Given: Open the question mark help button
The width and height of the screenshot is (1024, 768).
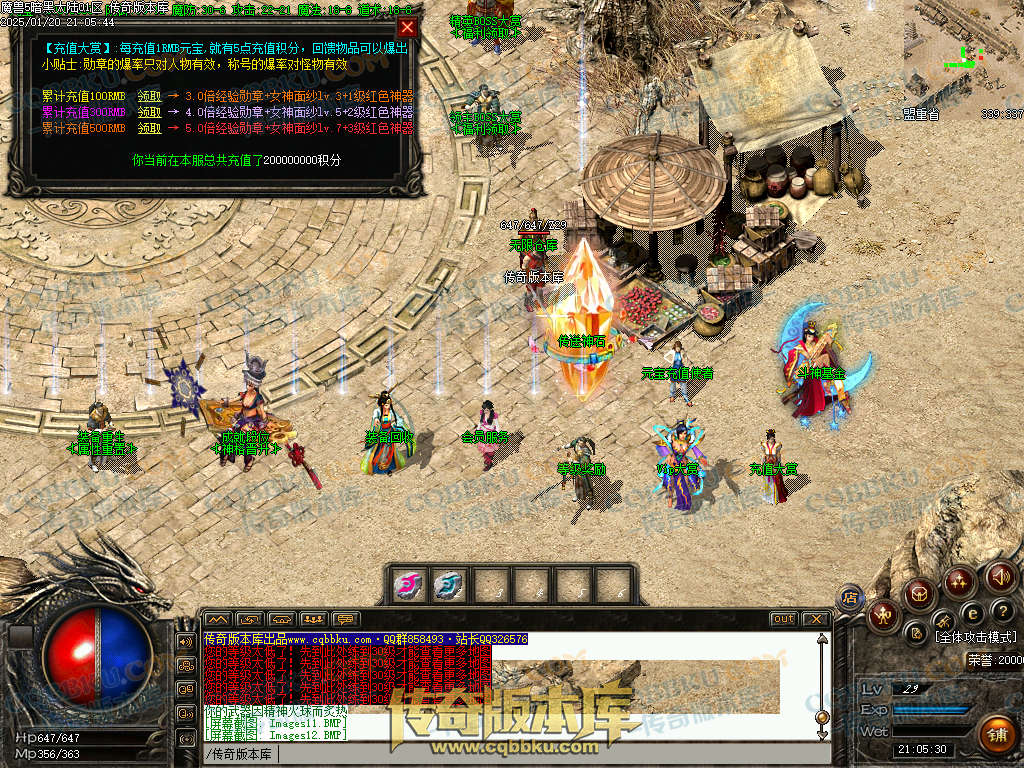Looking at the screenshot, I should point(1003,610).
